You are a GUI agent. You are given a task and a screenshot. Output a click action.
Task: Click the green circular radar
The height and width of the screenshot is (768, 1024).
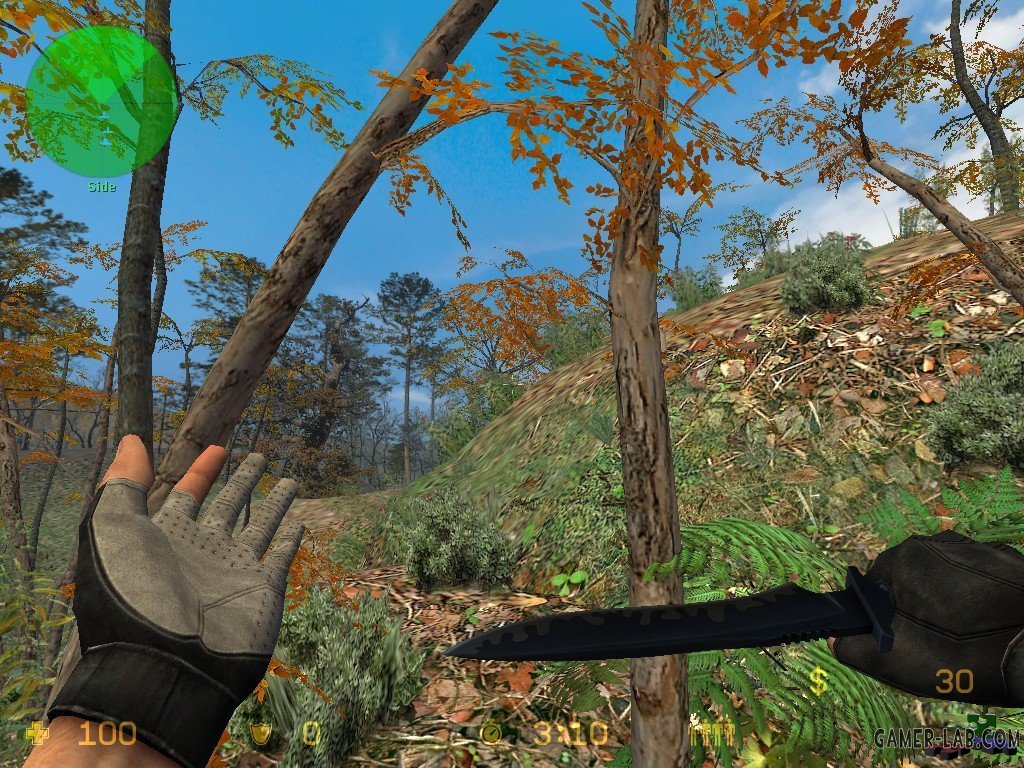click(x=101, y=101)
